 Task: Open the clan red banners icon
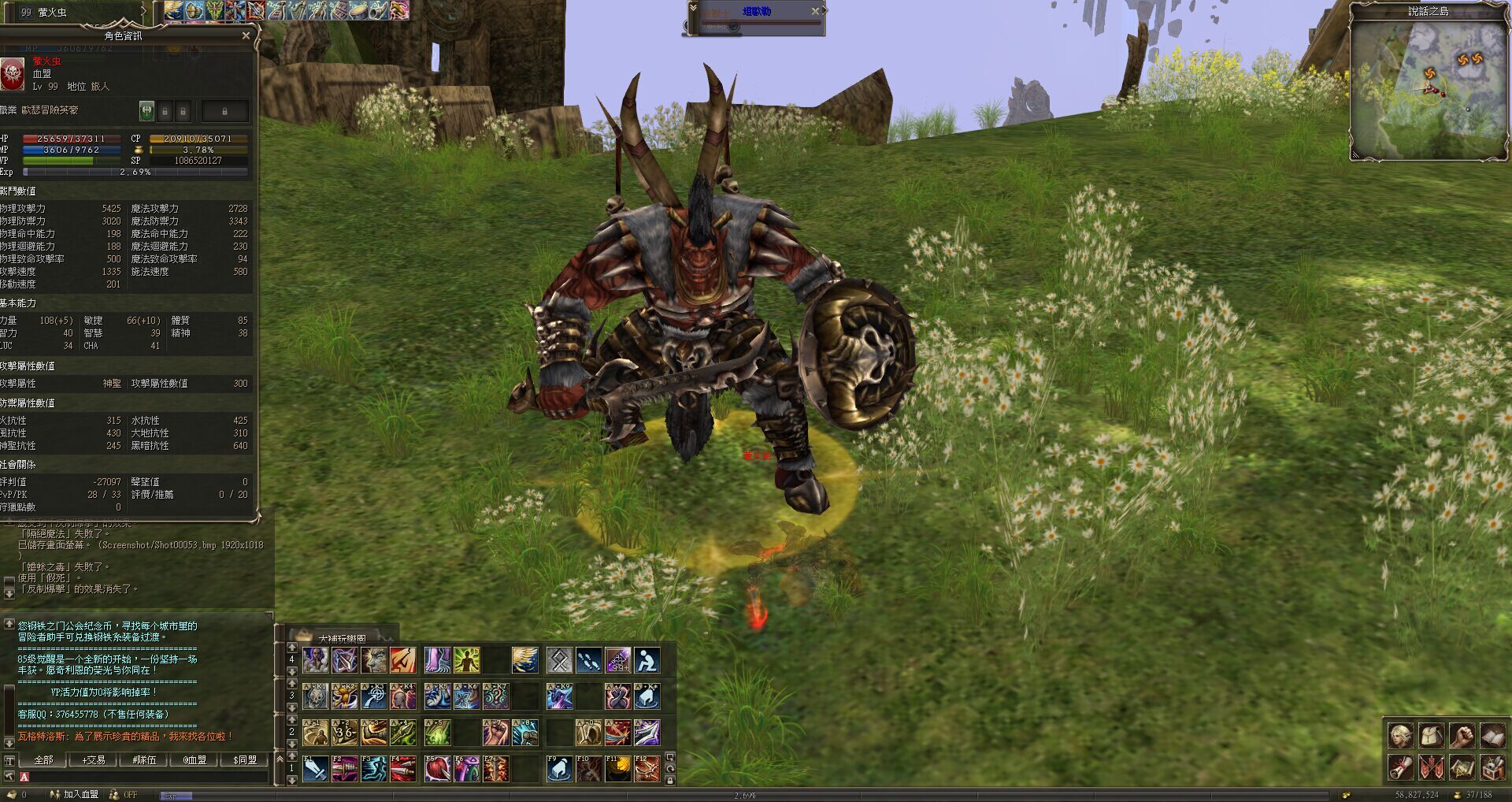tap(1431, 767)
